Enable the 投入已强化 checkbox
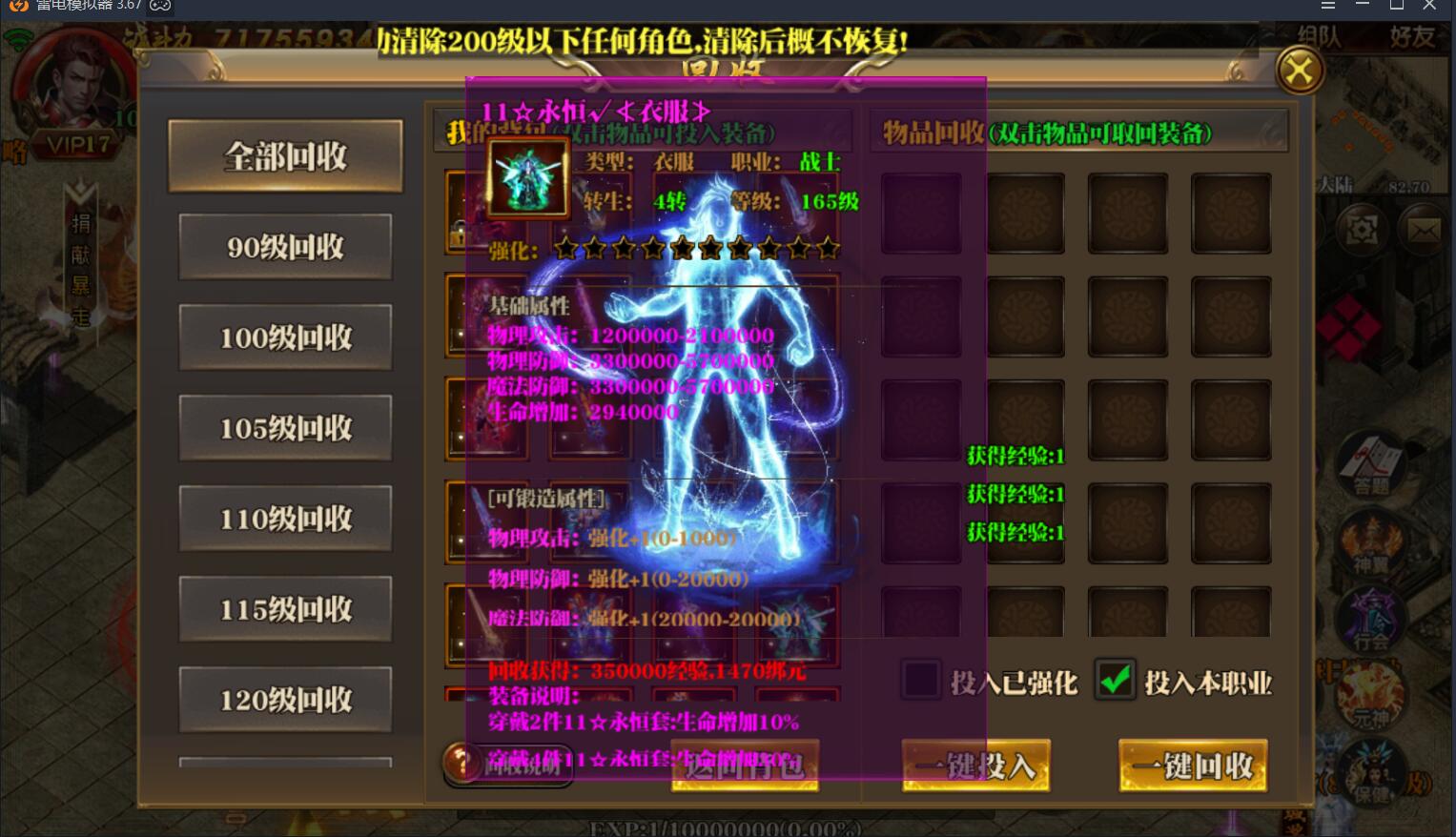Image resolution: width=1456 pixels, height=837 pixels. [x=920, y=680]
